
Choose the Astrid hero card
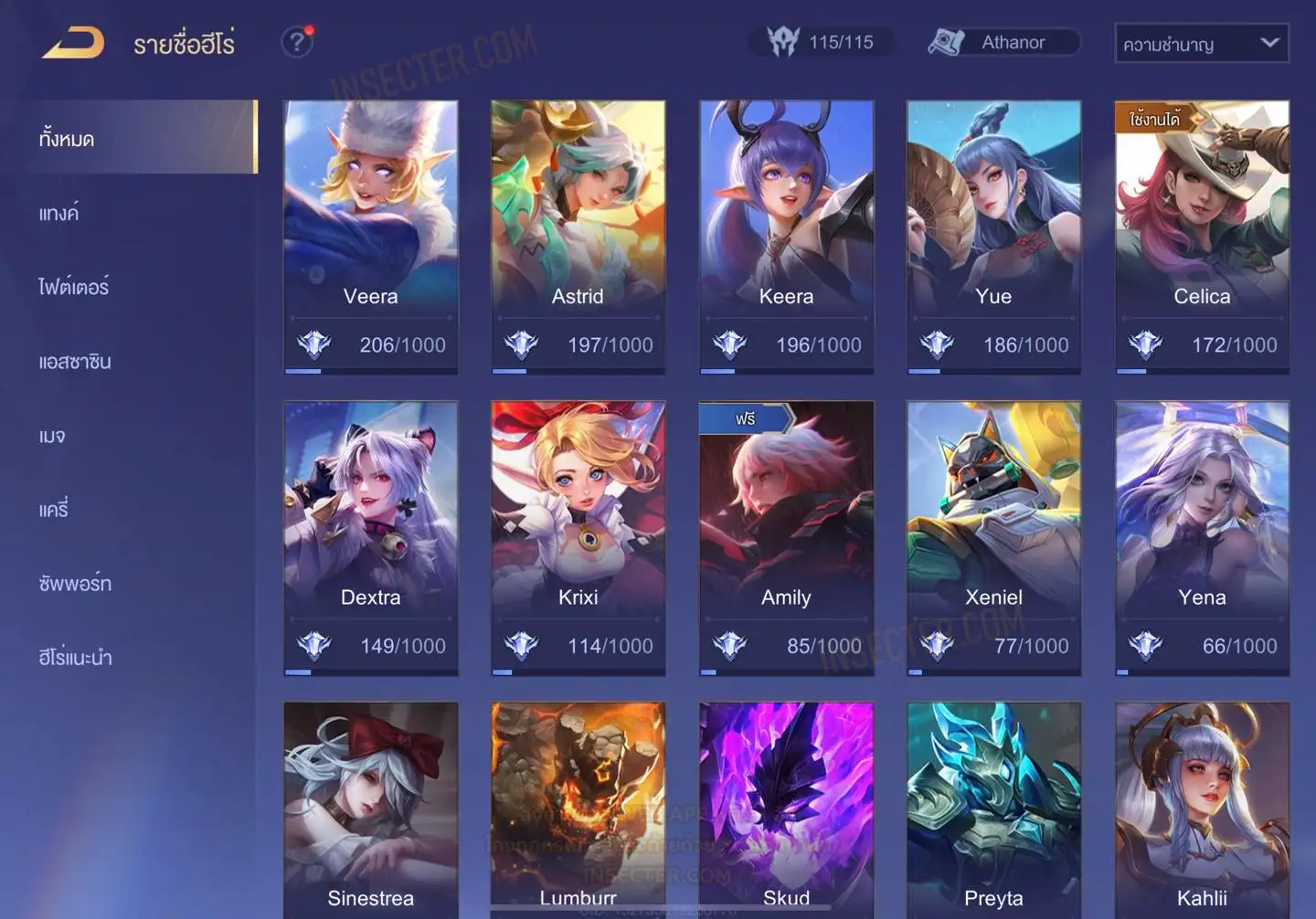pos(578,236)
